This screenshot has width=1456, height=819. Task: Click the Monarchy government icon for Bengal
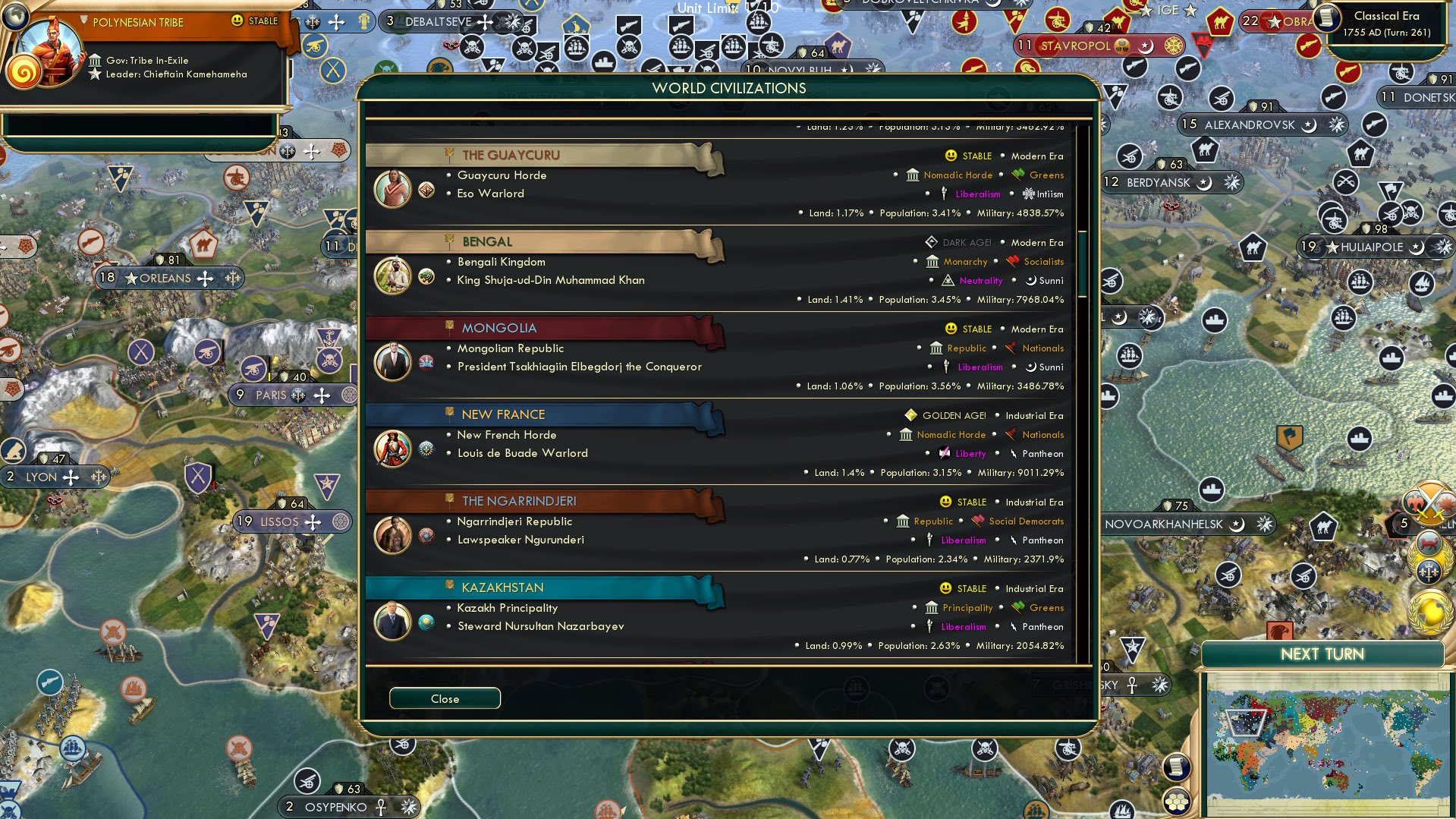click(x=932, y=261)
